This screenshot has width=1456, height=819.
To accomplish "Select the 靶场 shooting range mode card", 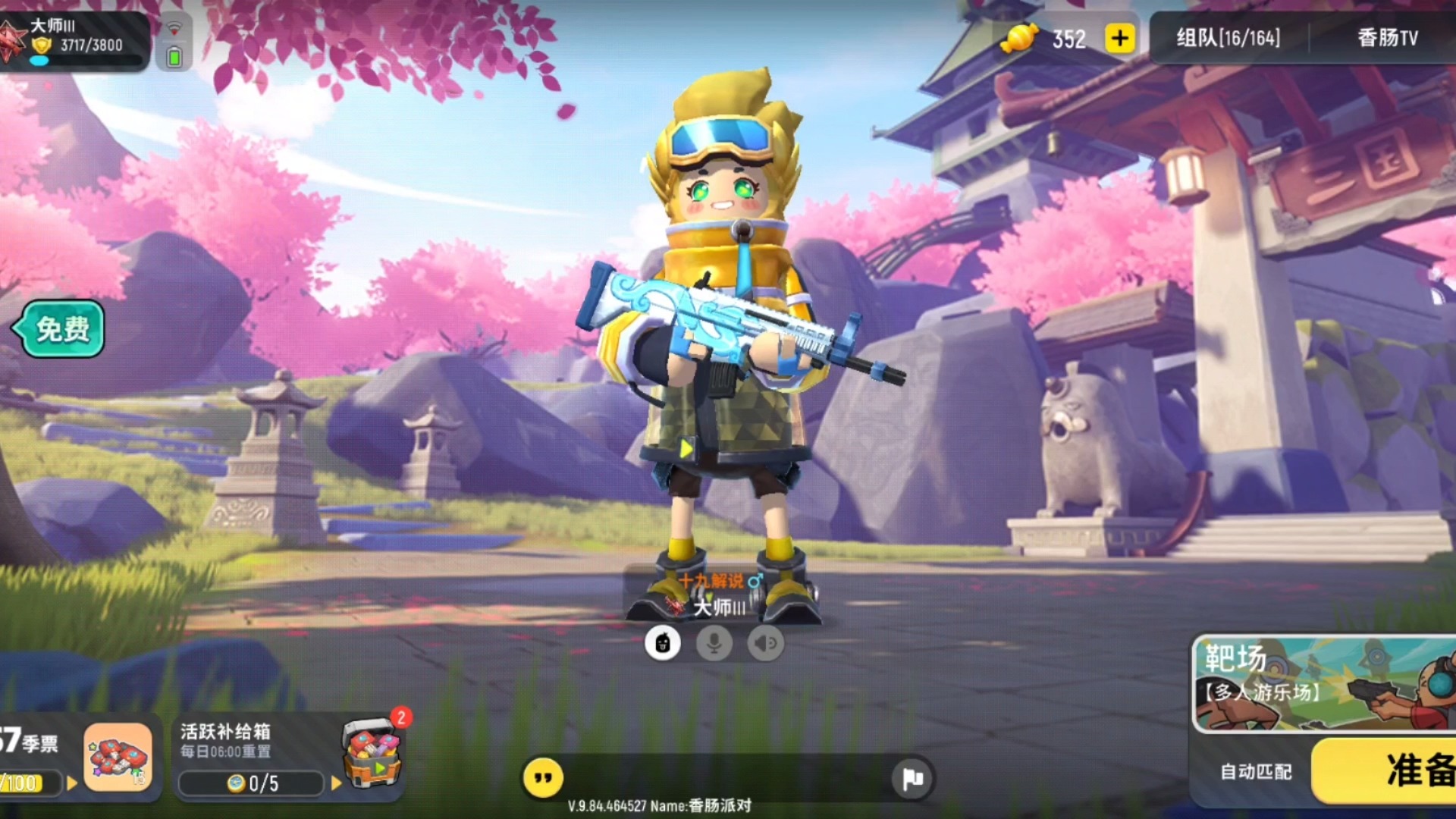I will pyautogui.click(x=1323, y=684).
